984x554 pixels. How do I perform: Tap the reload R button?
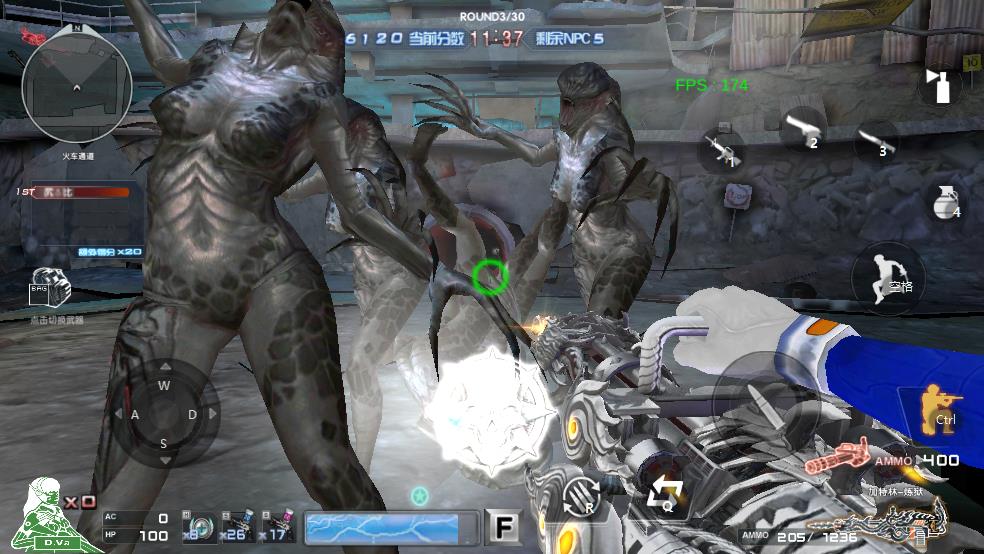click(583, 495)
